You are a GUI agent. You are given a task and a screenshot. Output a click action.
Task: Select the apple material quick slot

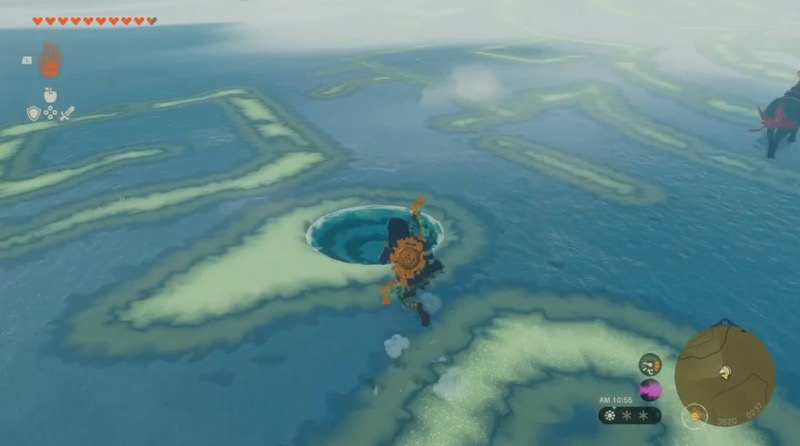50,95
